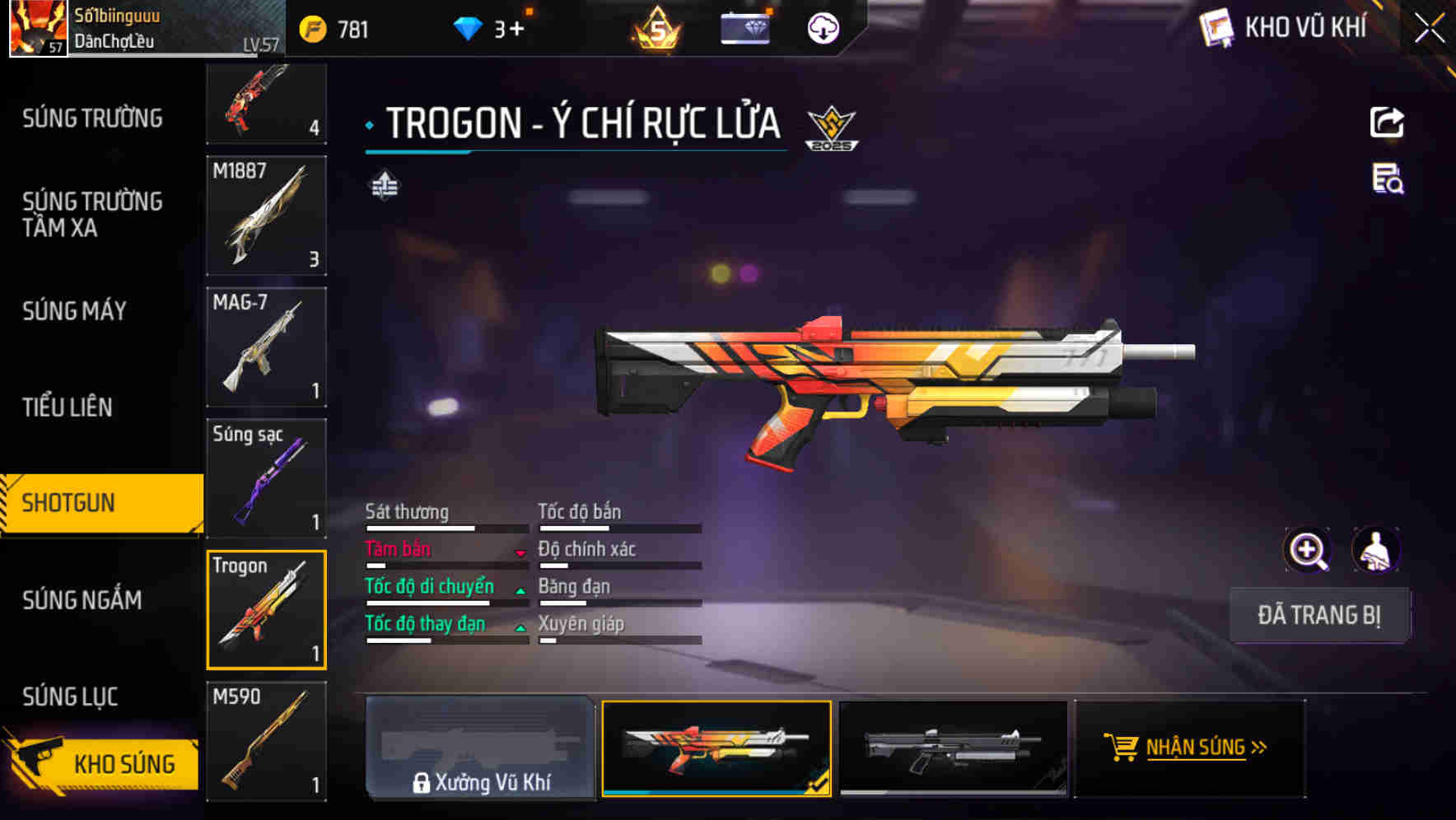Choose the Súng Ngắm category
This screenshot has width=1456, height=820.
click(82, 600)
